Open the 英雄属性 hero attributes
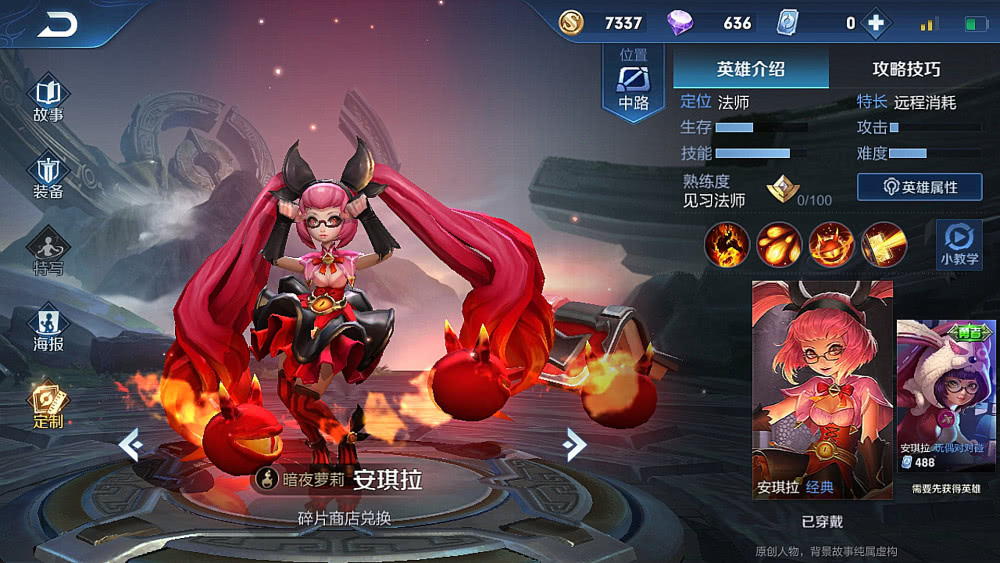 point(919,187)
